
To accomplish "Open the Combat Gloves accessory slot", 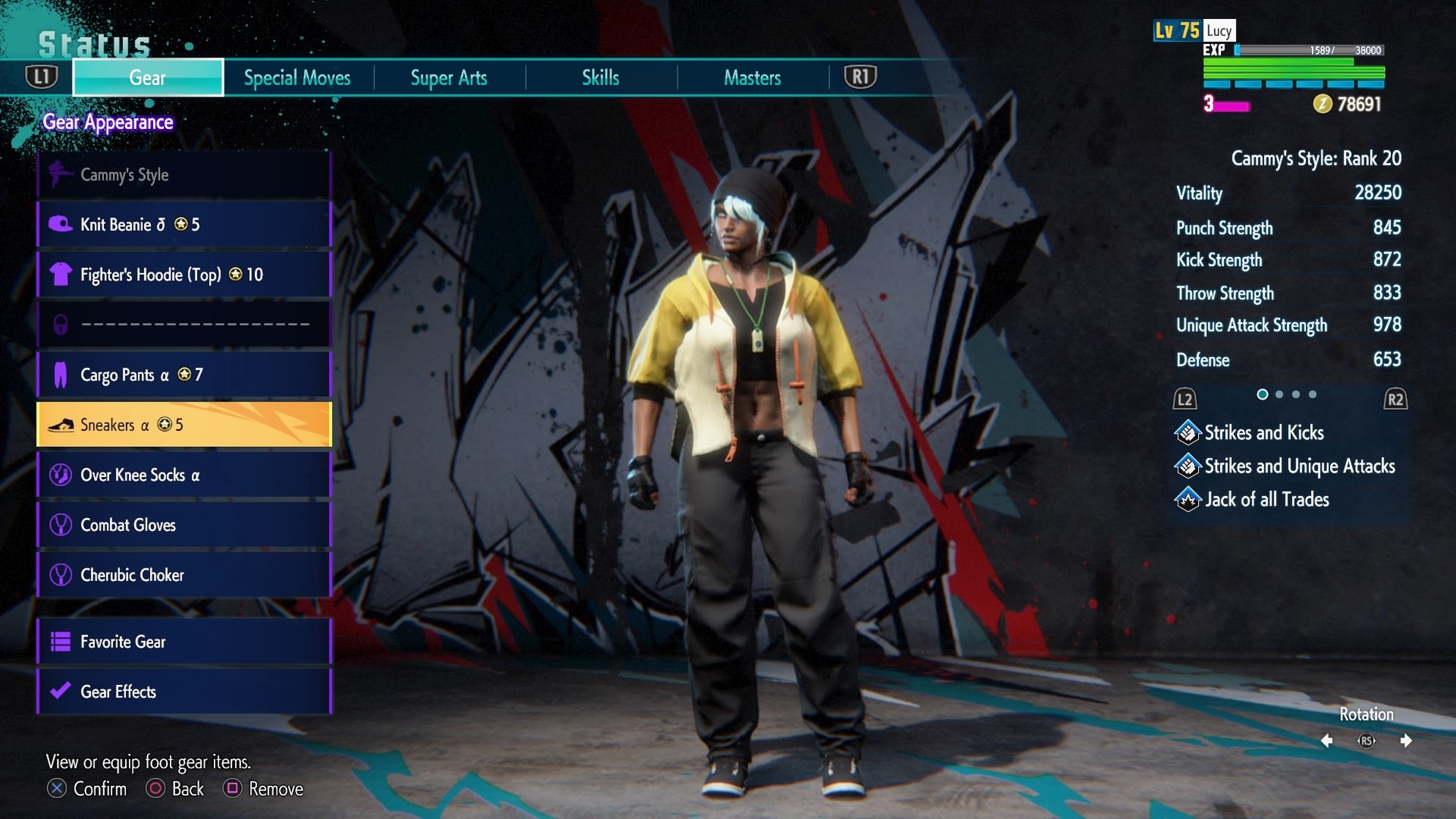I will point(185,525).
